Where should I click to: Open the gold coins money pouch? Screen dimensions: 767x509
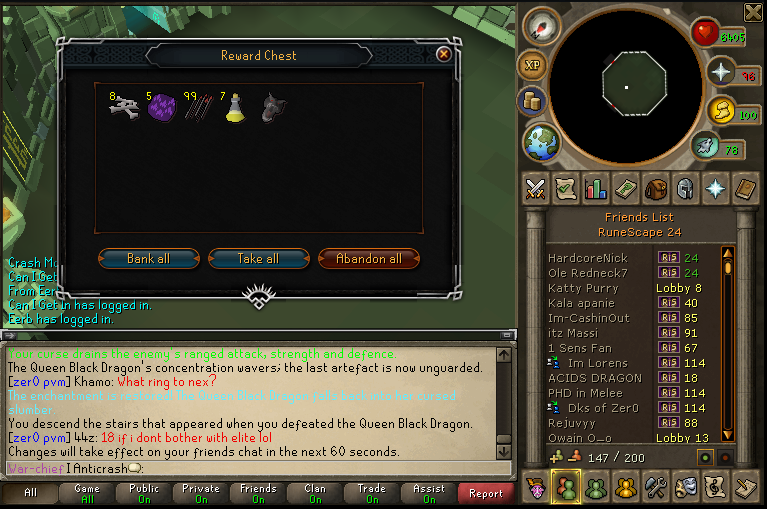point(531,101)
